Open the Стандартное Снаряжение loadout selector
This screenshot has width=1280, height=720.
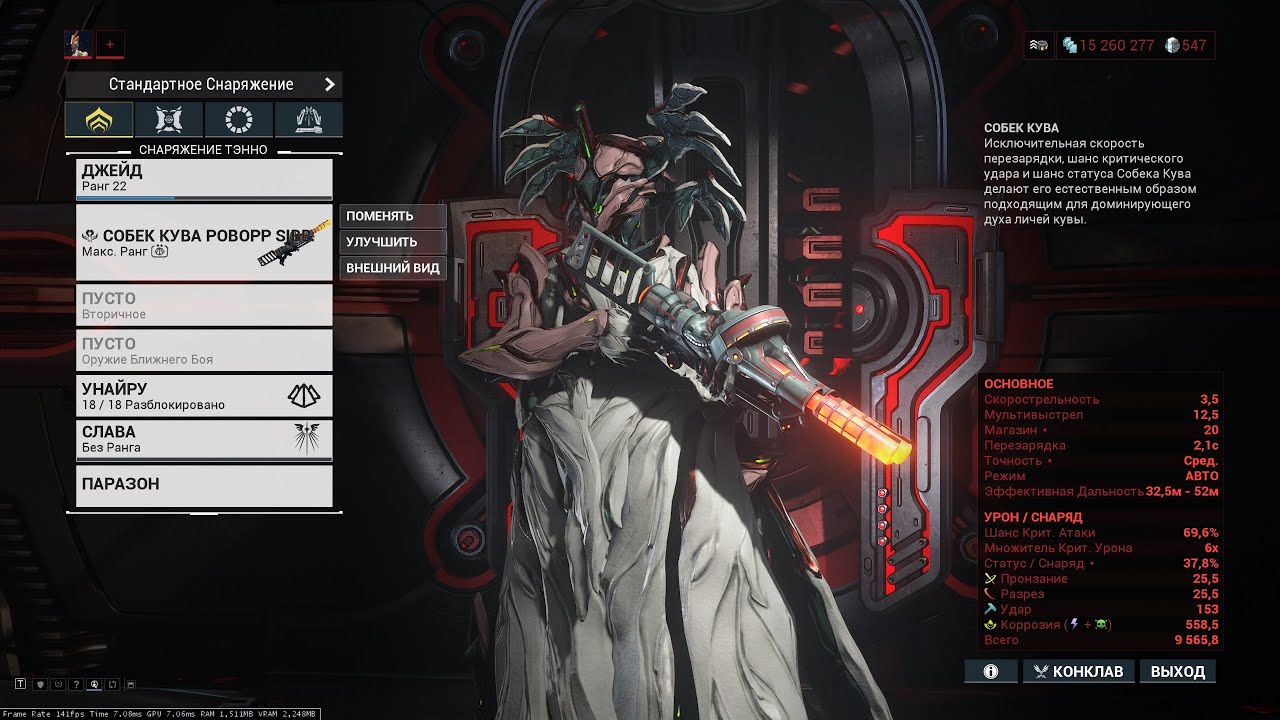[x=204, y=85]
